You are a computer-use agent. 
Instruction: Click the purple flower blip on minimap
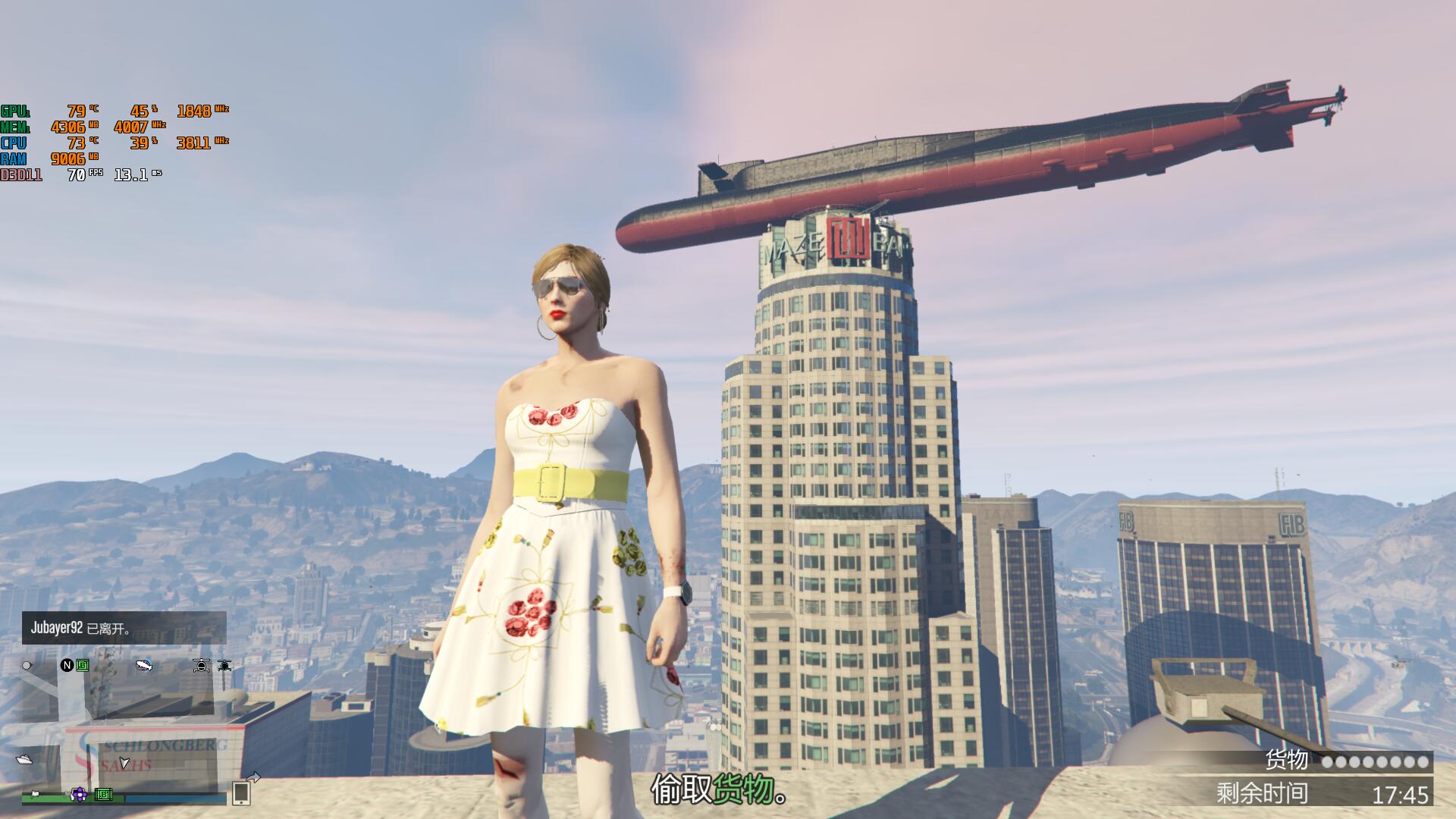tap(79, 794)
